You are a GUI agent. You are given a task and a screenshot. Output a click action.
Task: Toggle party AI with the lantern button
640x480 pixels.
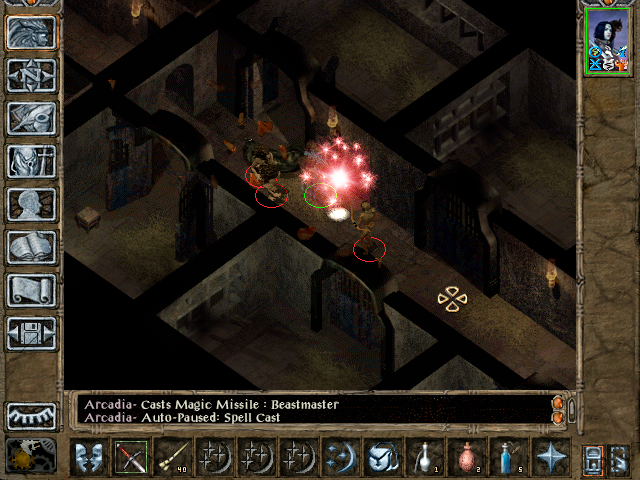point(620,457)
